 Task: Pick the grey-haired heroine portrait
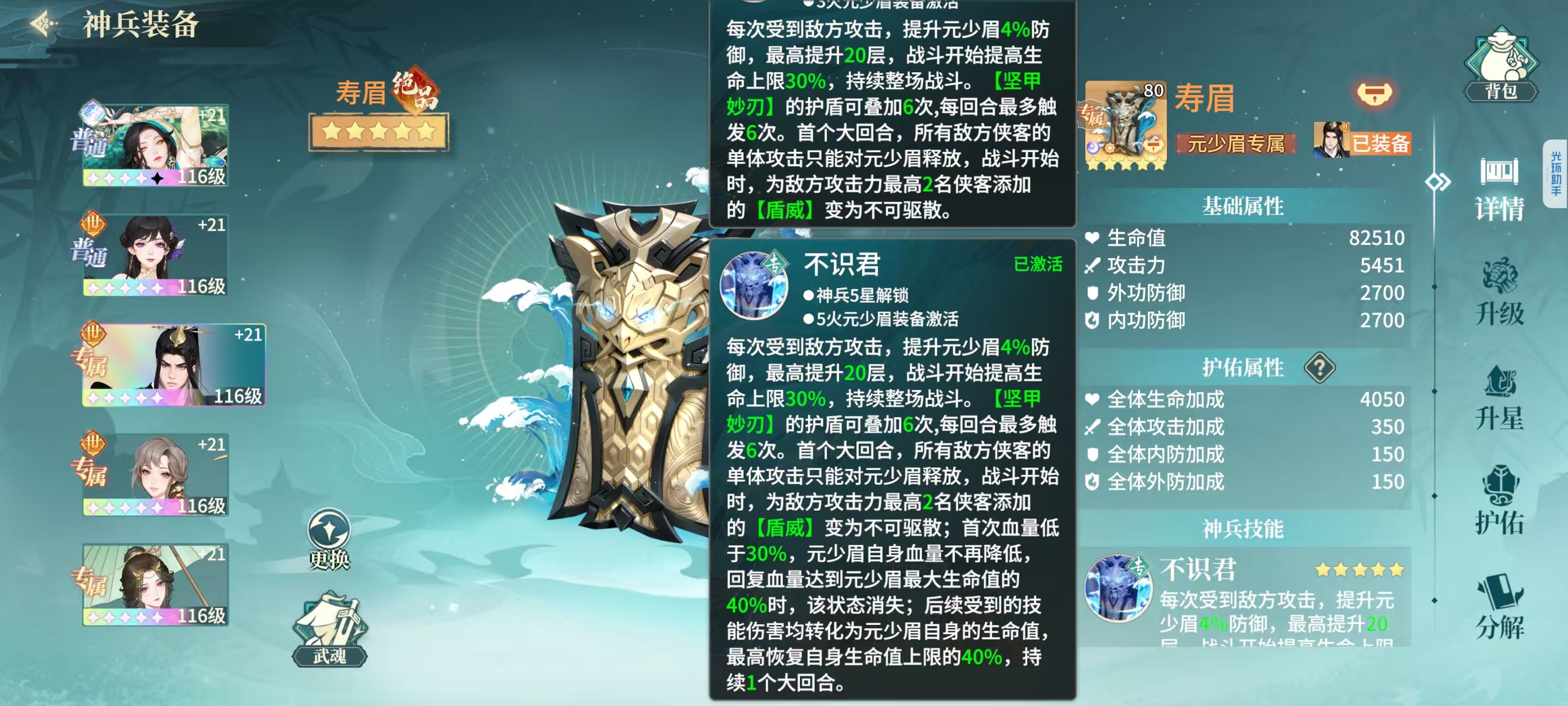(x=156, y=474)
